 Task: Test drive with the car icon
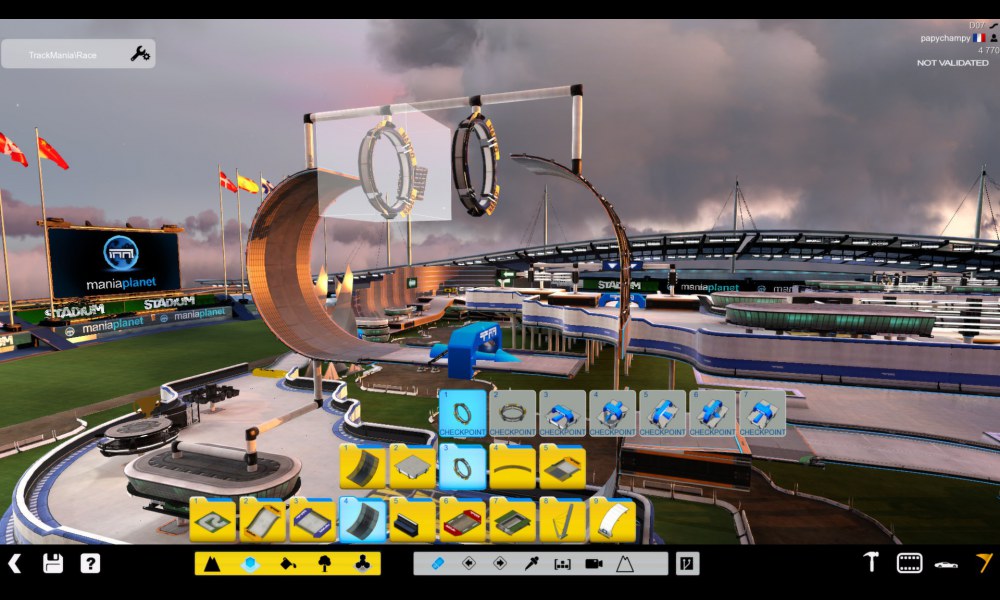click(946, 564)
